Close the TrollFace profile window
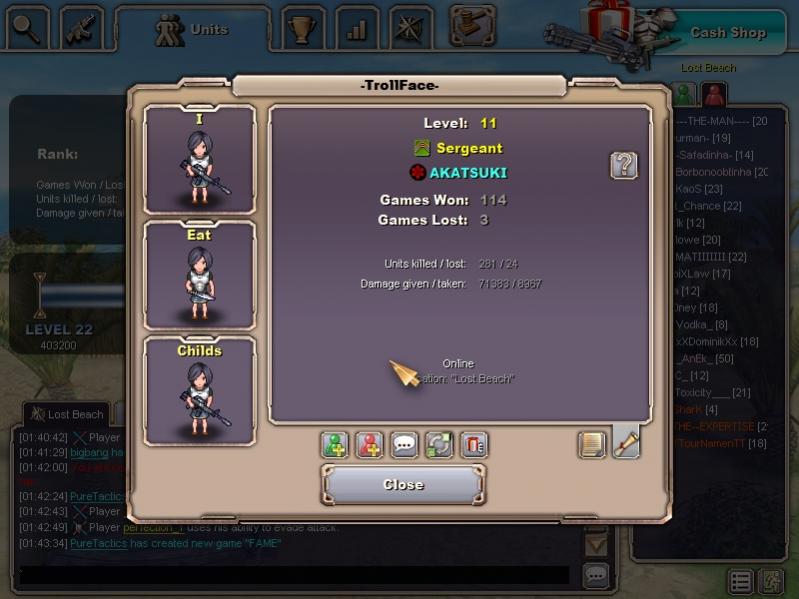799x599 pixels. click(403, 485)
